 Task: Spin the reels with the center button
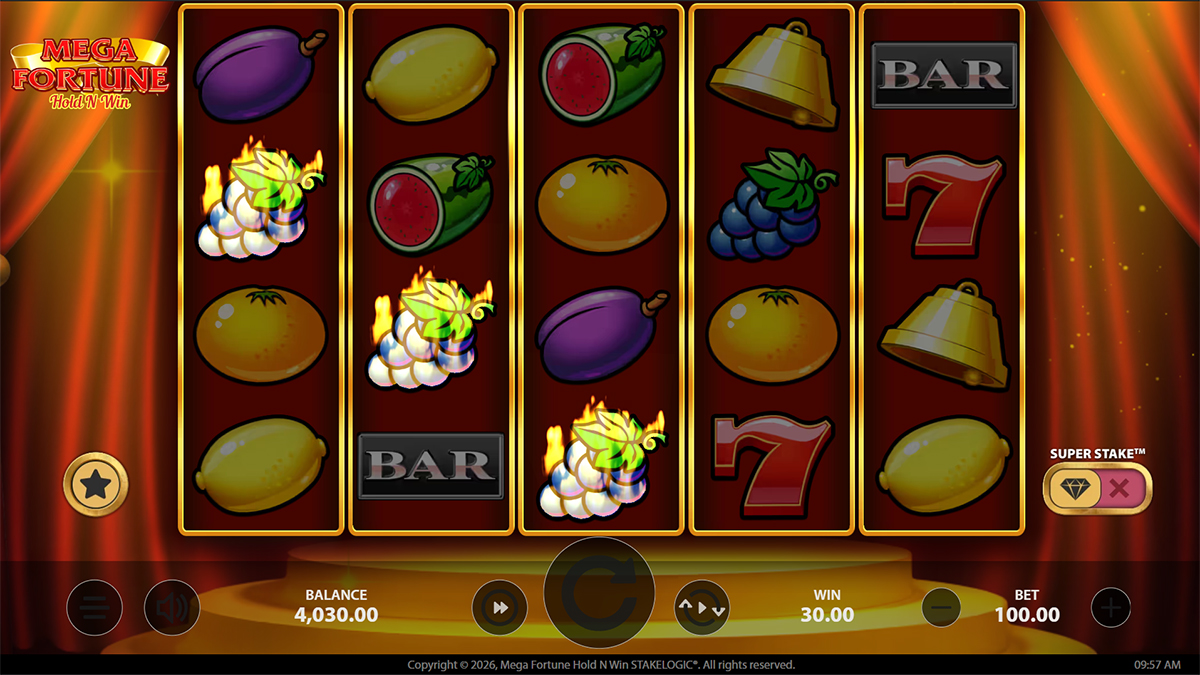point(599,593)
